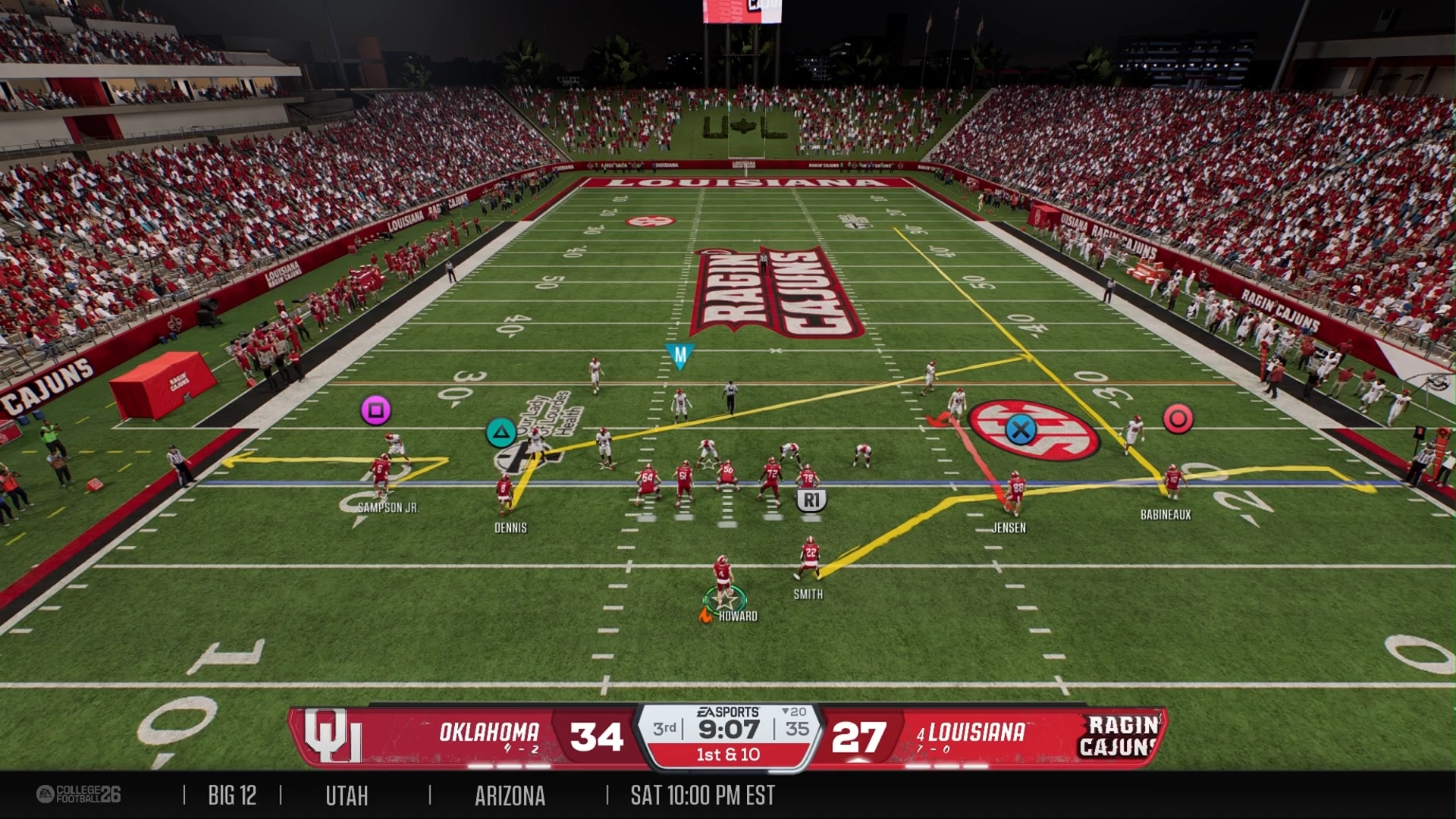Choose running back Smith's name tag
Viewport: 1456px width, 819px height.
click(808, 595)
